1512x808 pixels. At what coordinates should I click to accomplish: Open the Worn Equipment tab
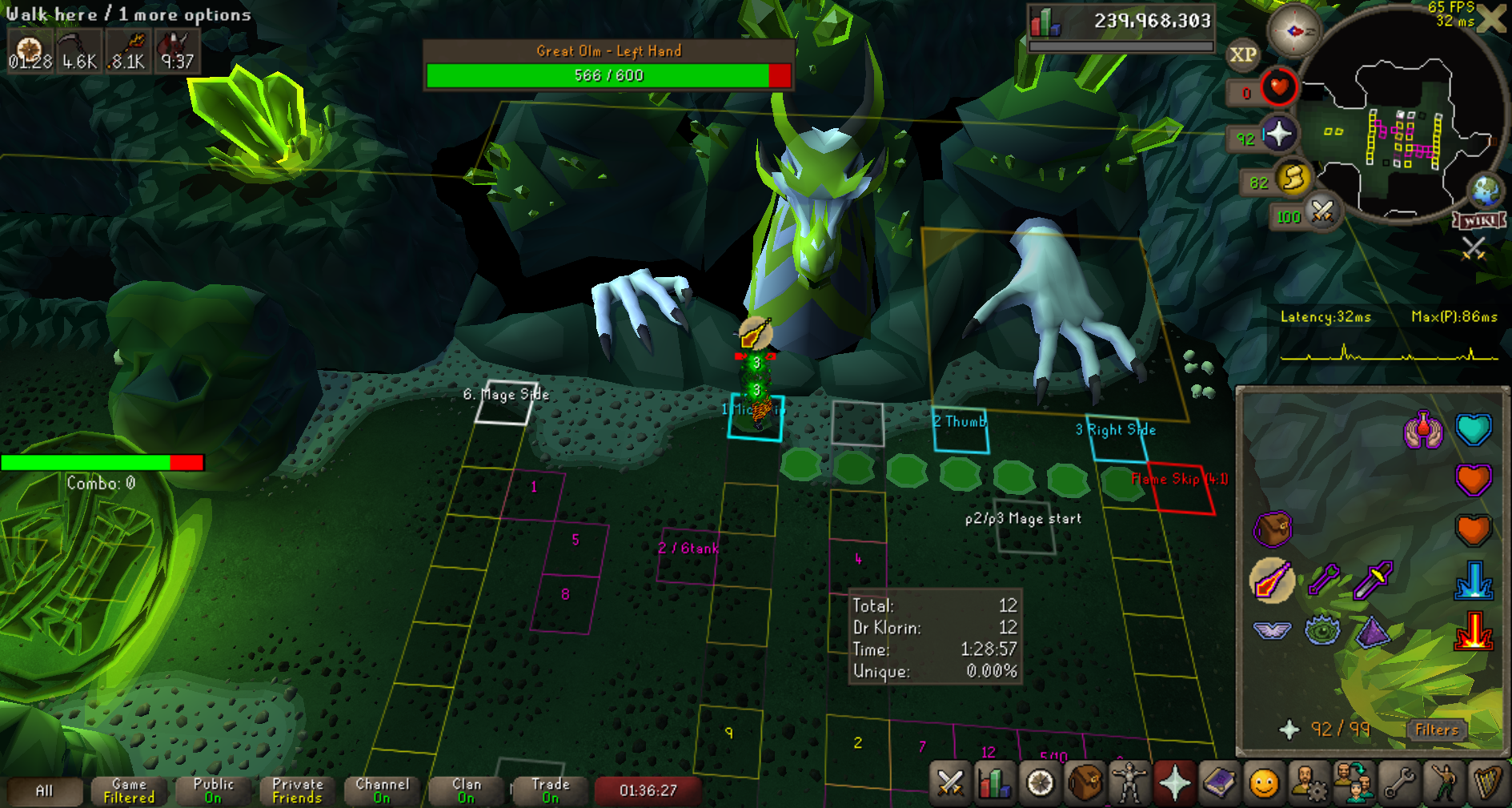point(1129,783)
